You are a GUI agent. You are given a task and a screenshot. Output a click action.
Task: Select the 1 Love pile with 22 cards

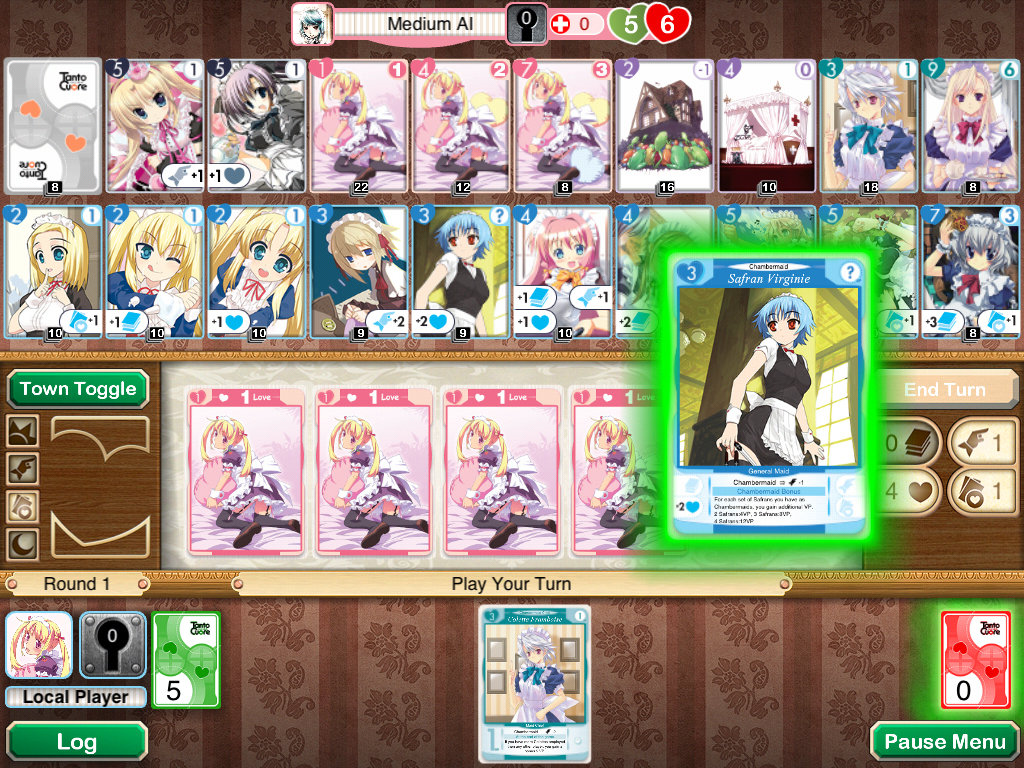pos(359,125)
